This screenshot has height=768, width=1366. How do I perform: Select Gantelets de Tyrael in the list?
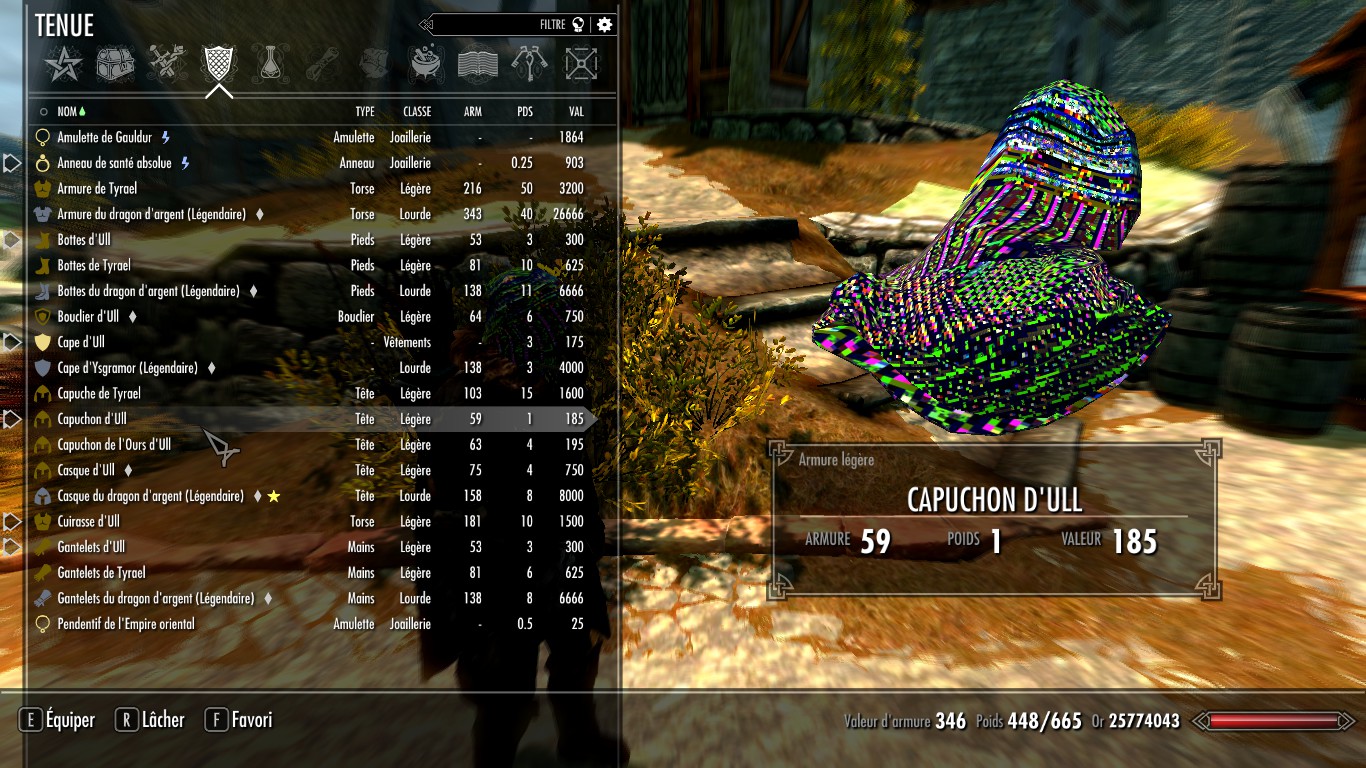coord(101,573)
